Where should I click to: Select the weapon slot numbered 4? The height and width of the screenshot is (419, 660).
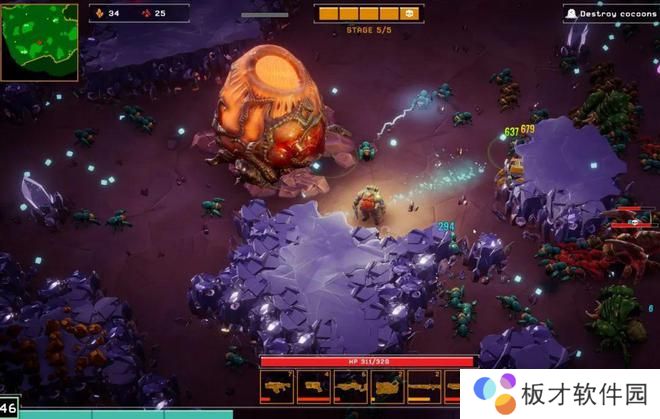click(x=314, y=386)
